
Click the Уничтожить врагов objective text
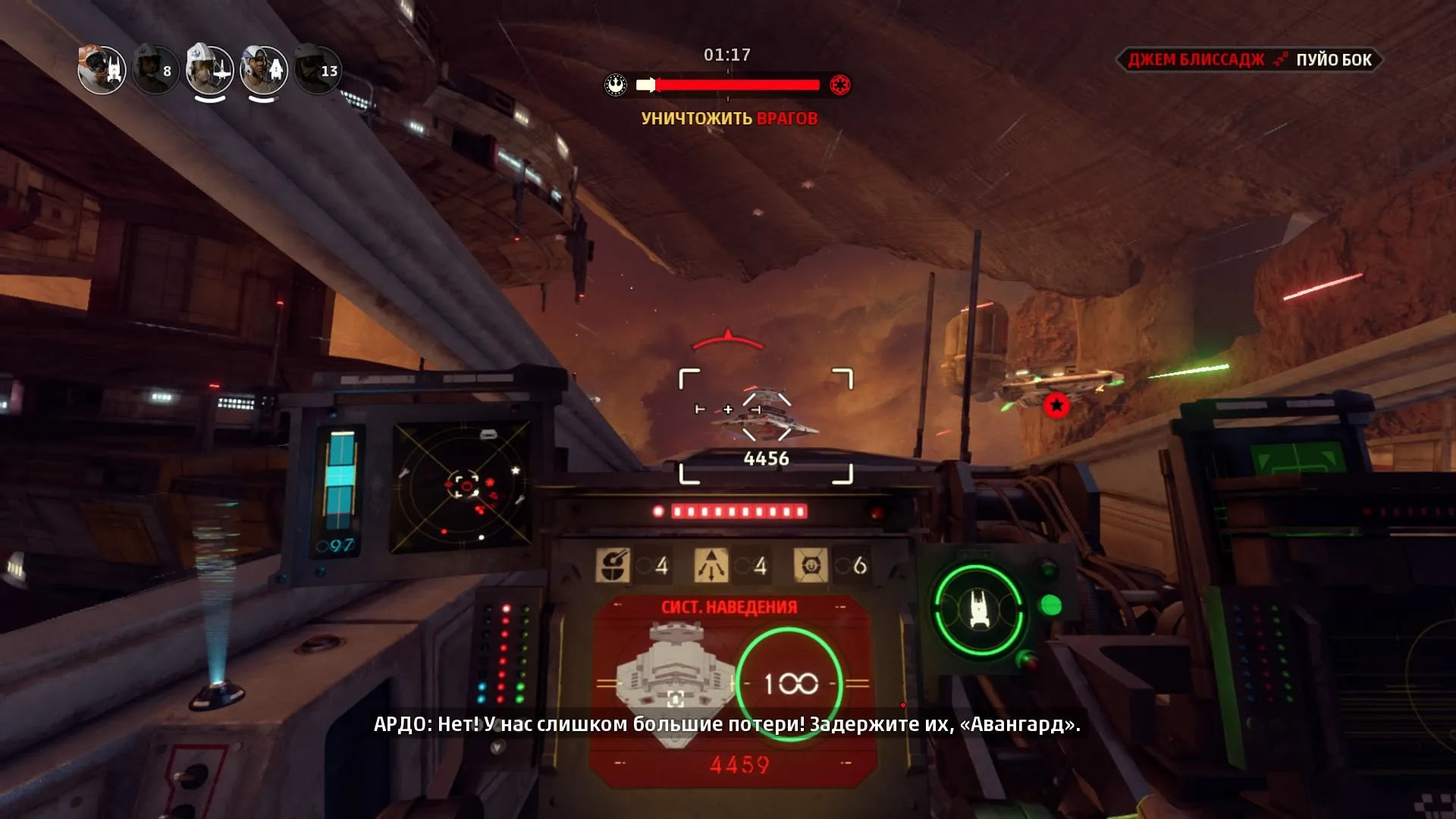(729, 118)
